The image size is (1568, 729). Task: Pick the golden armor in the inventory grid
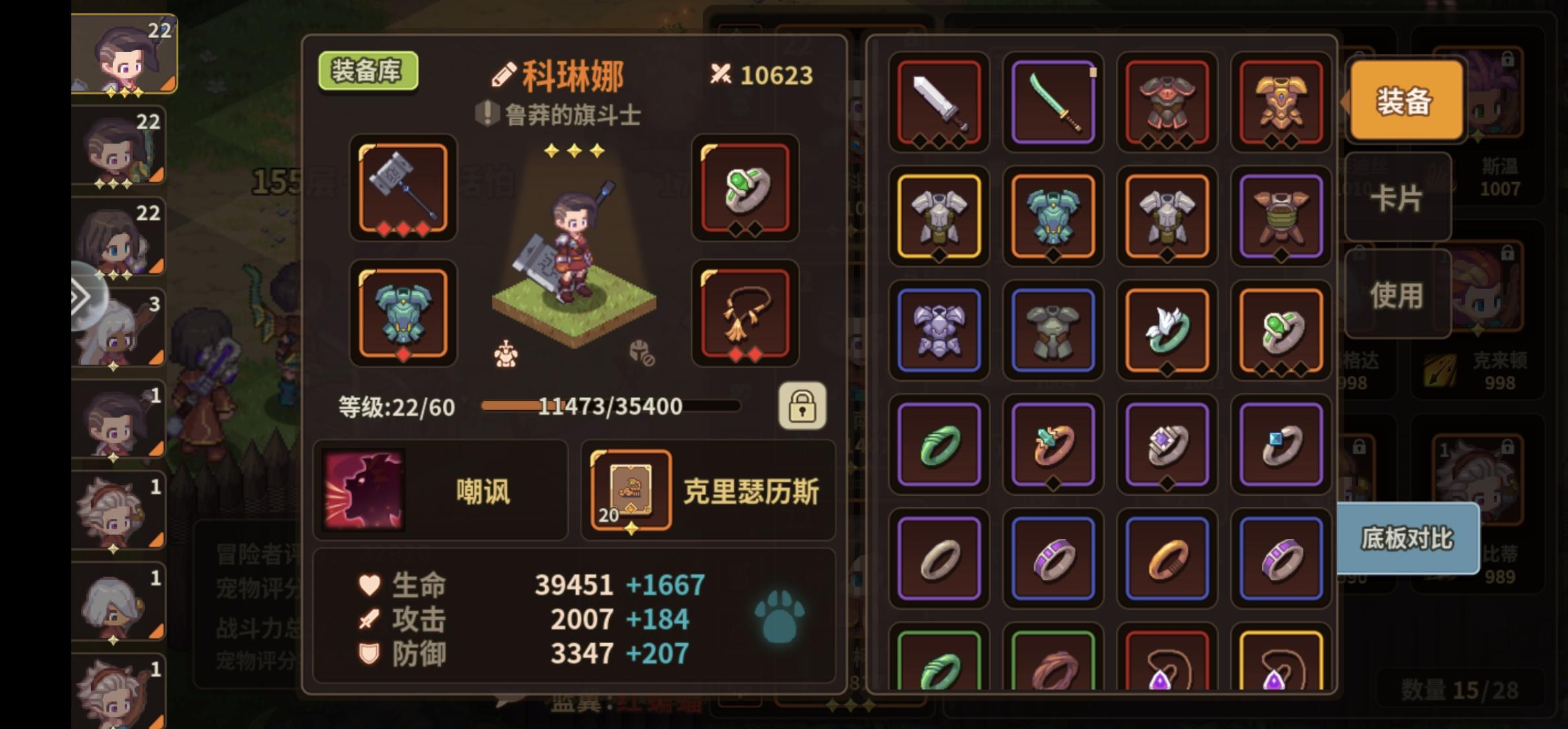(1282, 102)
